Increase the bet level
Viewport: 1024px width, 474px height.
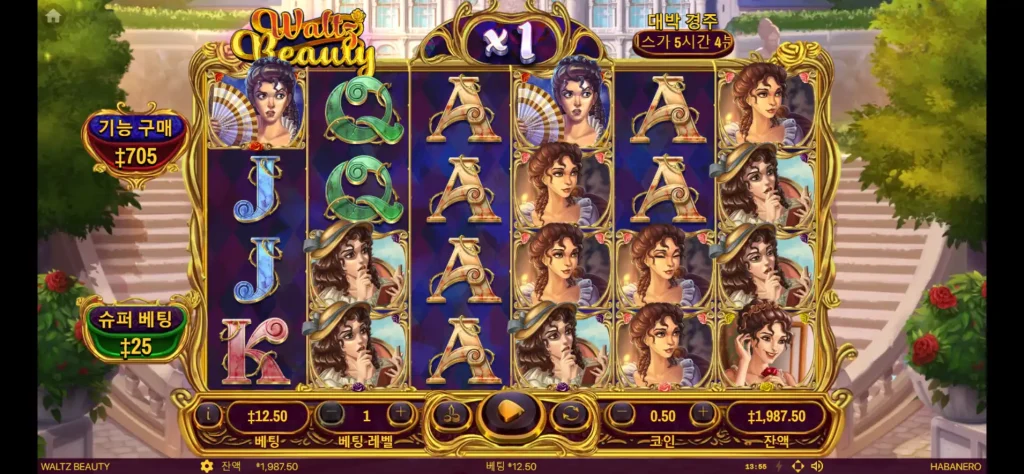(400, 414)
